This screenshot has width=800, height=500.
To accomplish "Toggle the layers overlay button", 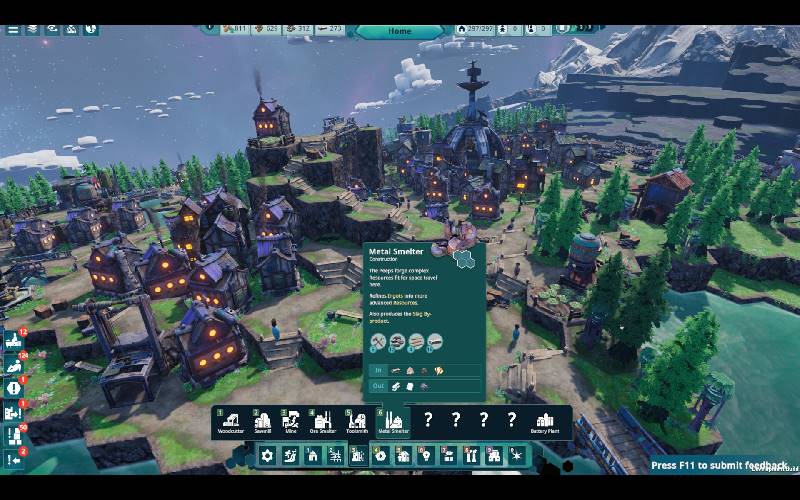I will point(33,29).
